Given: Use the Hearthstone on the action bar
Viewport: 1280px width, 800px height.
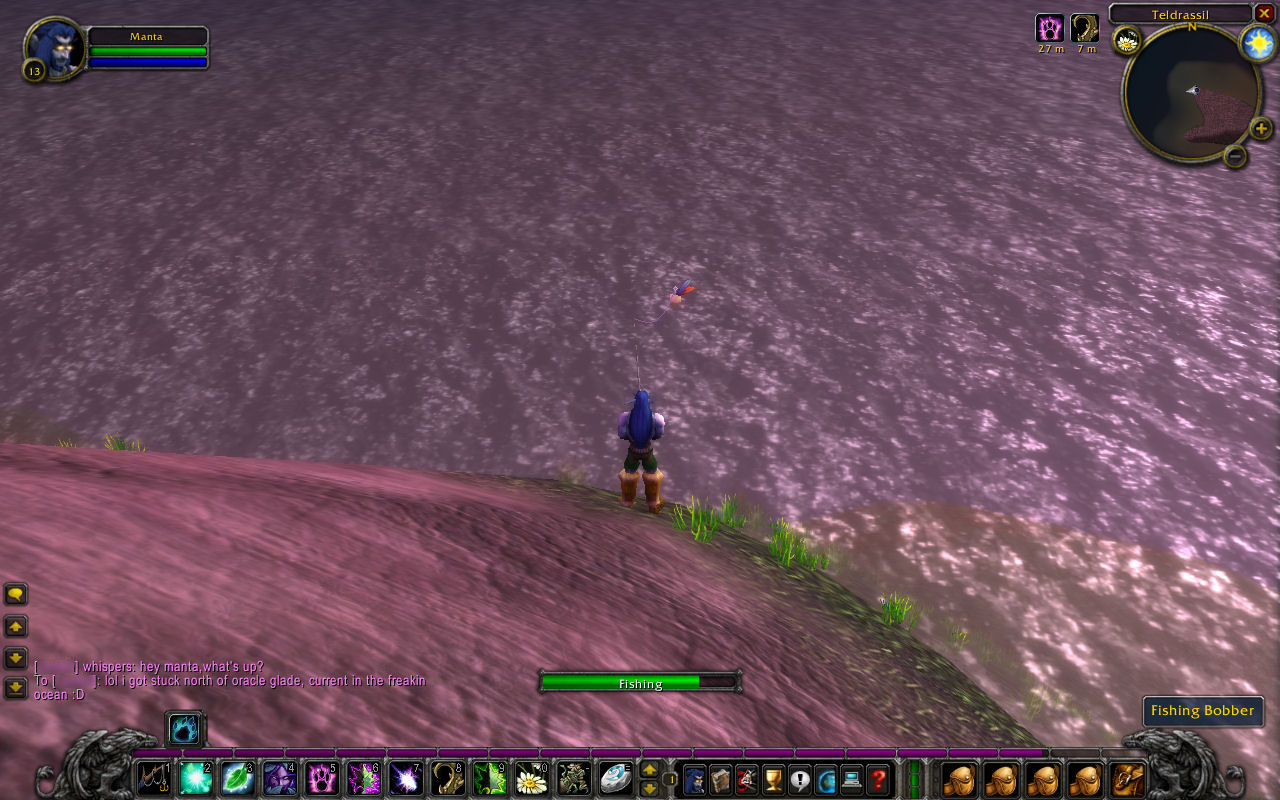Looking at the screenshot, I should (x=615, y=778).
